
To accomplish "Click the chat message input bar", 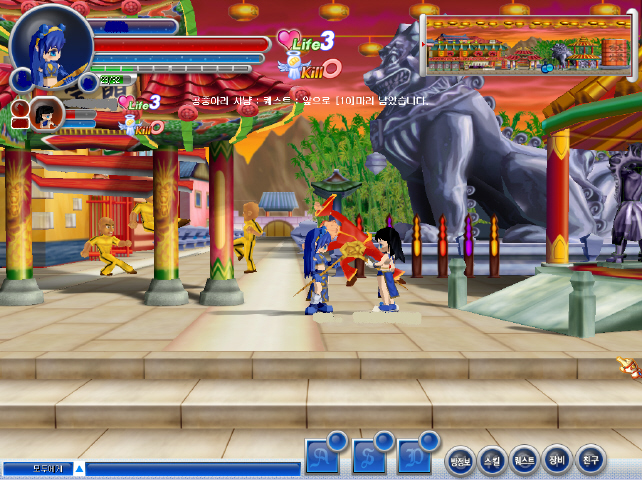I will pos(192,468).
